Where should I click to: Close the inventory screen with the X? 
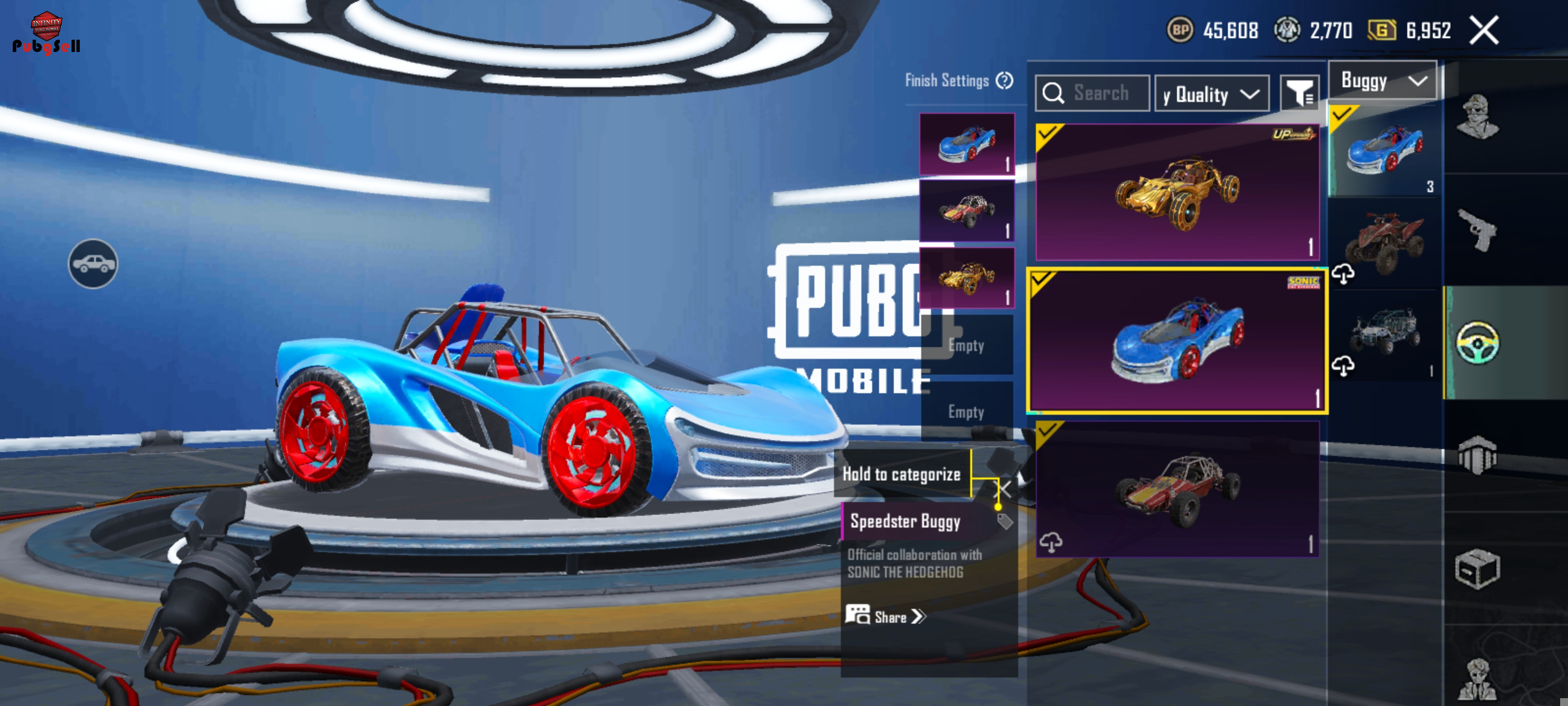(x=1484, y=30)
